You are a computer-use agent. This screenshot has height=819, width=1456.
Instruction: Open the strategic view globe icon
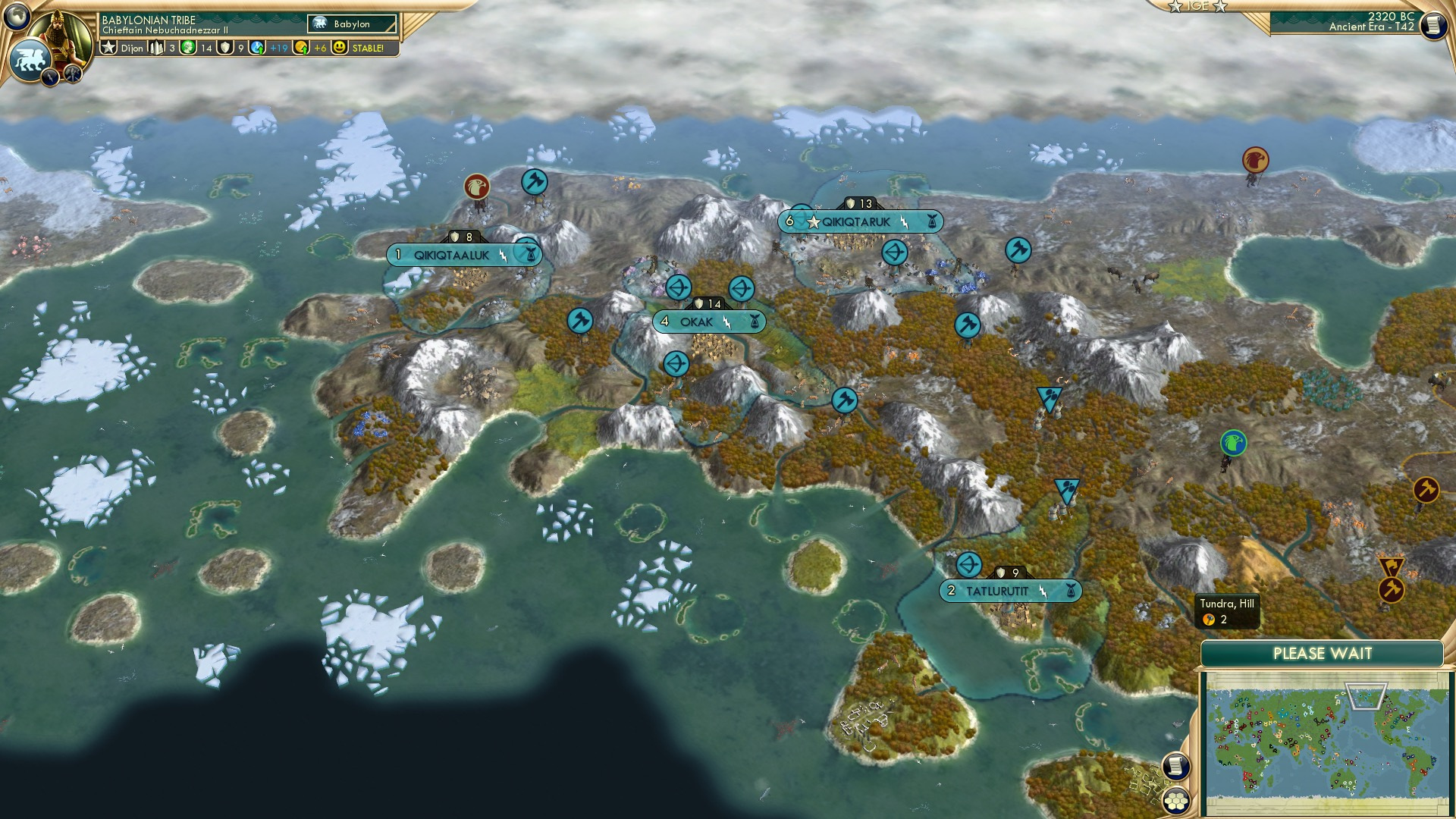17,16
